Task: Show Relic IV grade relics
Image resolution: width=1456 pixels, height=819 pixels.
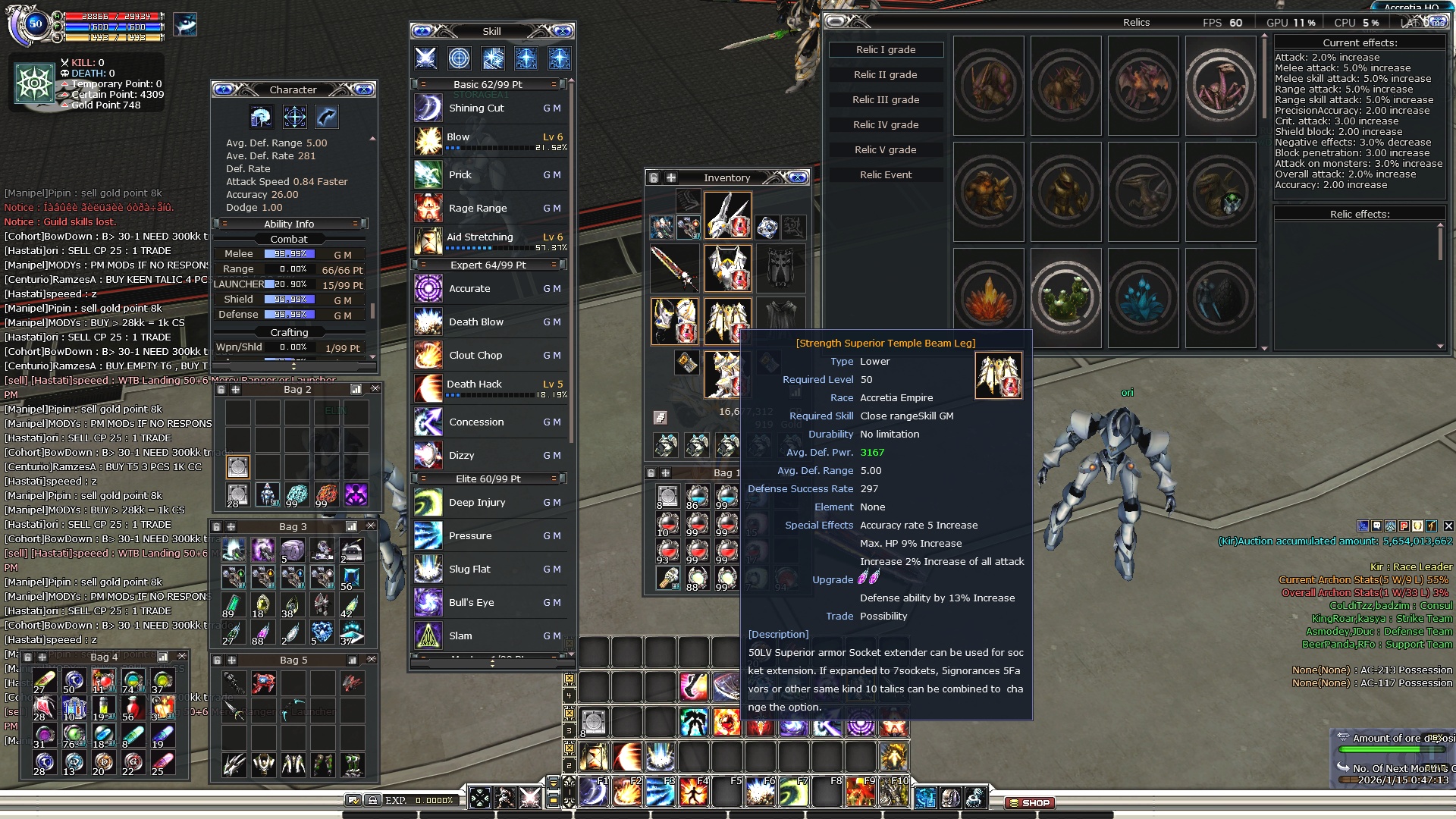Action: tap(886, 125)
